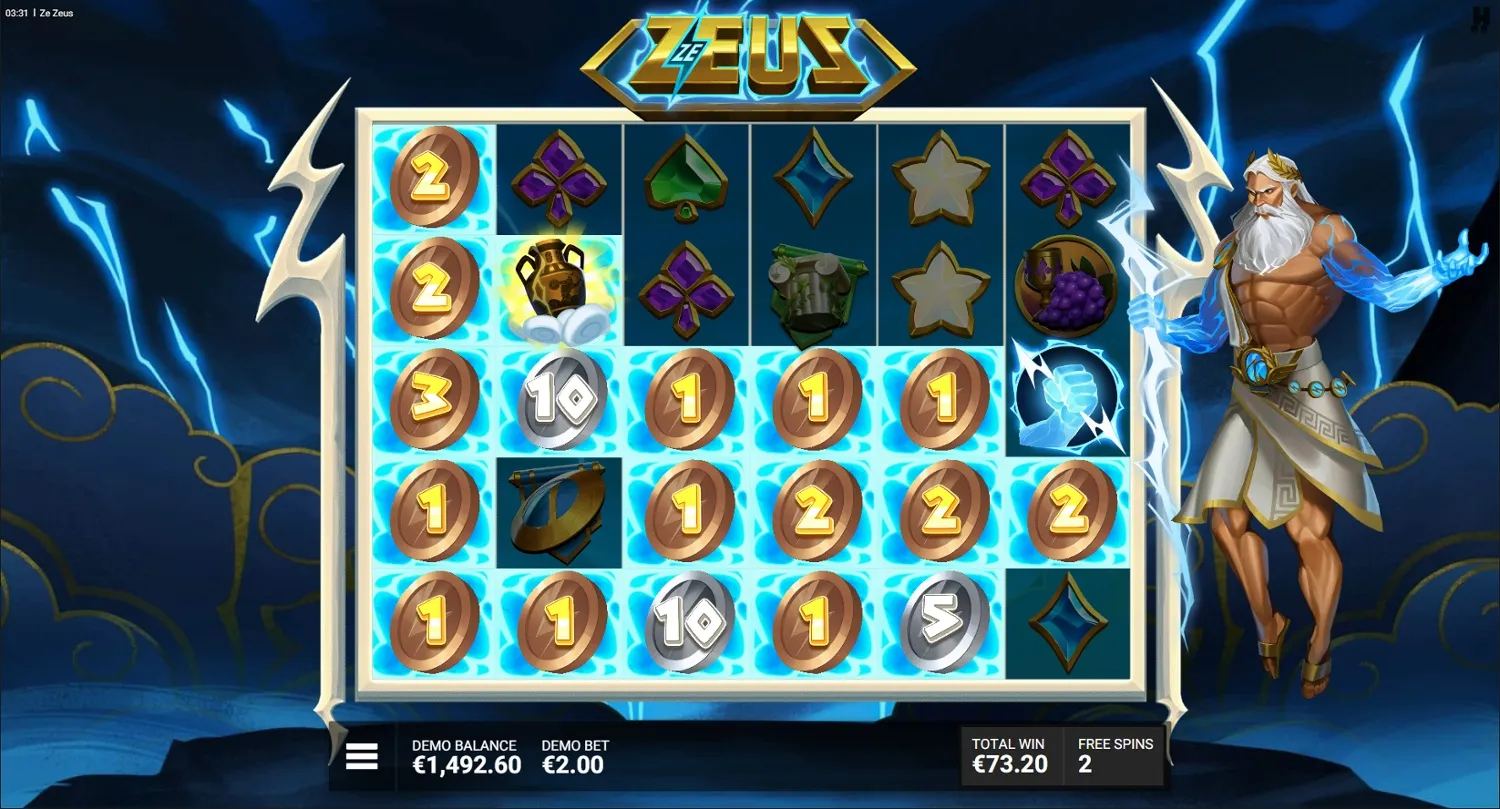Select the fist holding lightning symbol
Viewport: 1500px width, 809px height.
point(1067,397)
